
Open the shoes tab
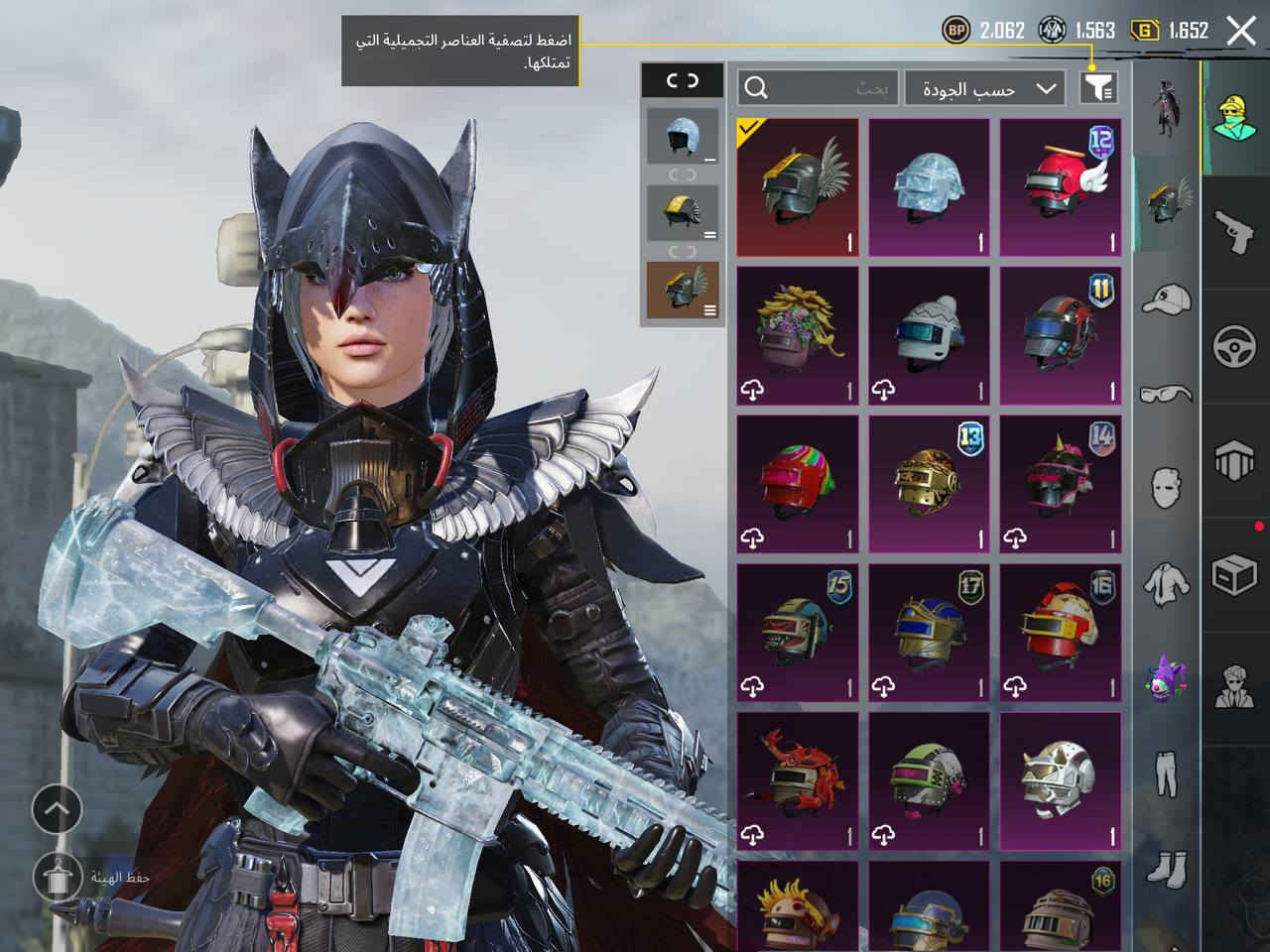[1166, 869]
